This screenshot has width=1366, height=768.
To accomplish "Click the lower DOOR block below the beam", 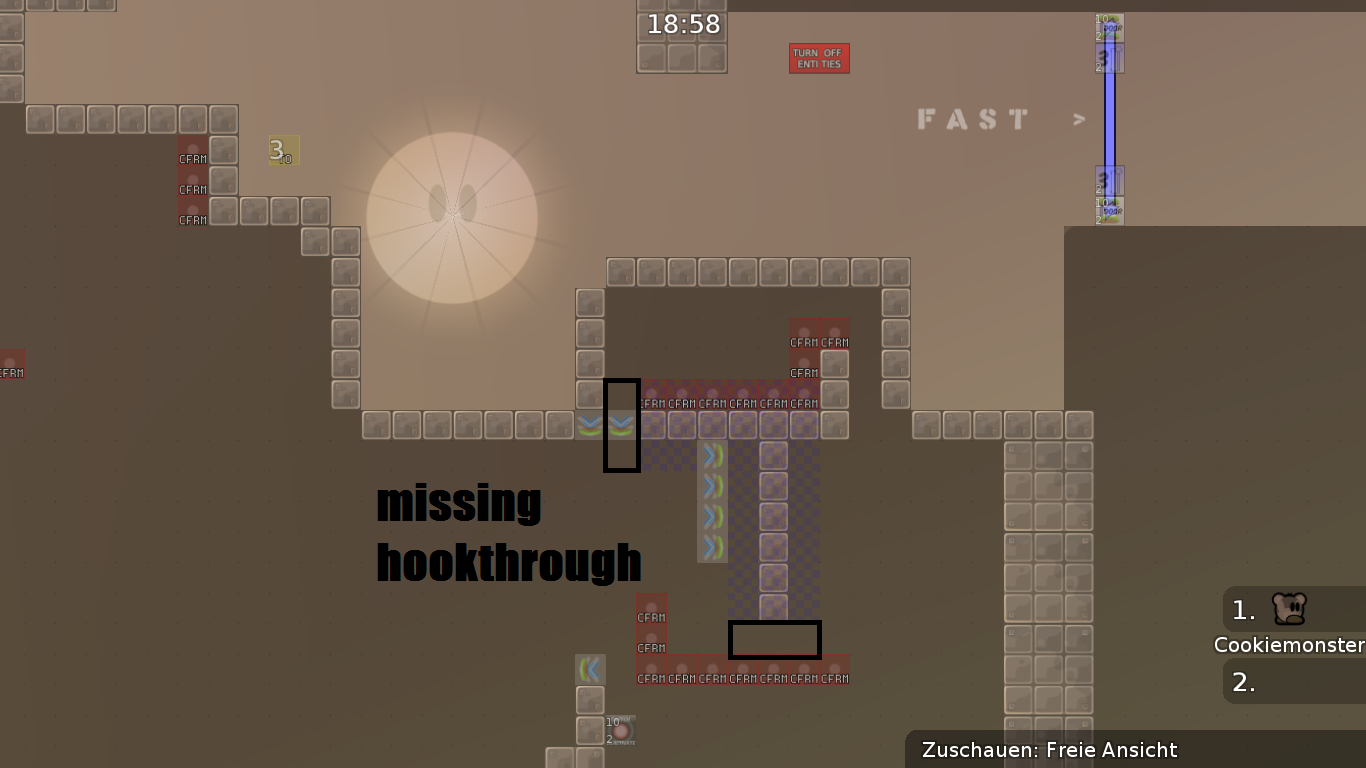I will [1109, 209].
